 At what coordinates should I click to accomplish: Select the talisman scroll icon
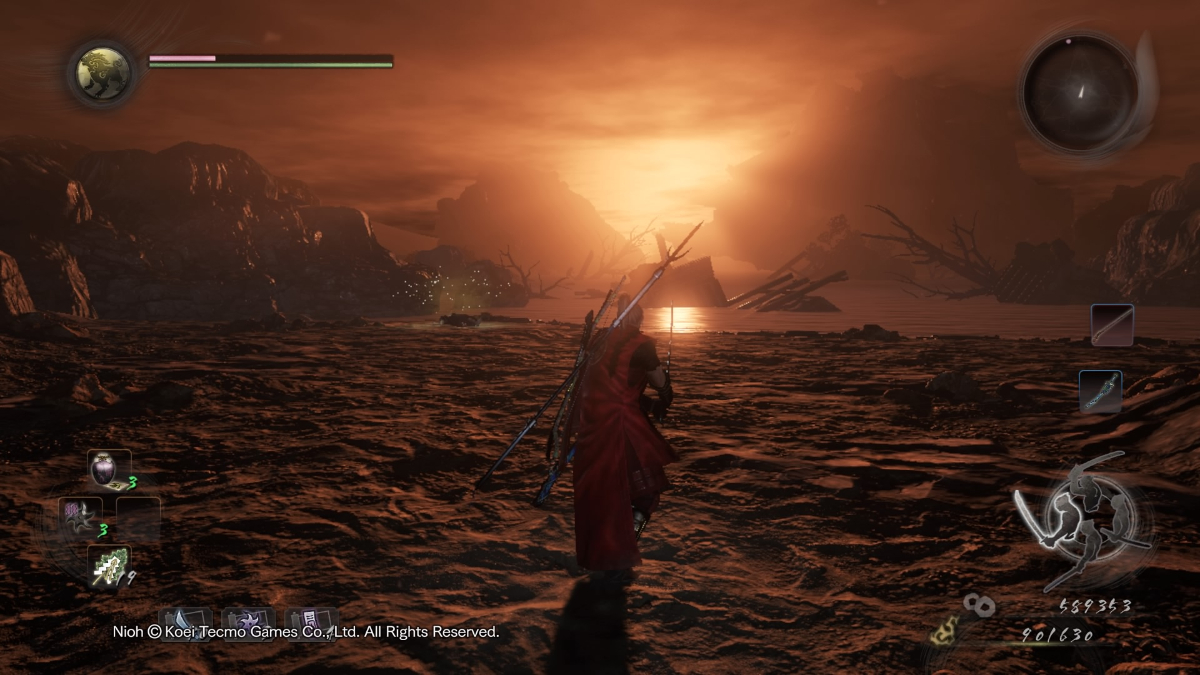[x=311, y=622]
